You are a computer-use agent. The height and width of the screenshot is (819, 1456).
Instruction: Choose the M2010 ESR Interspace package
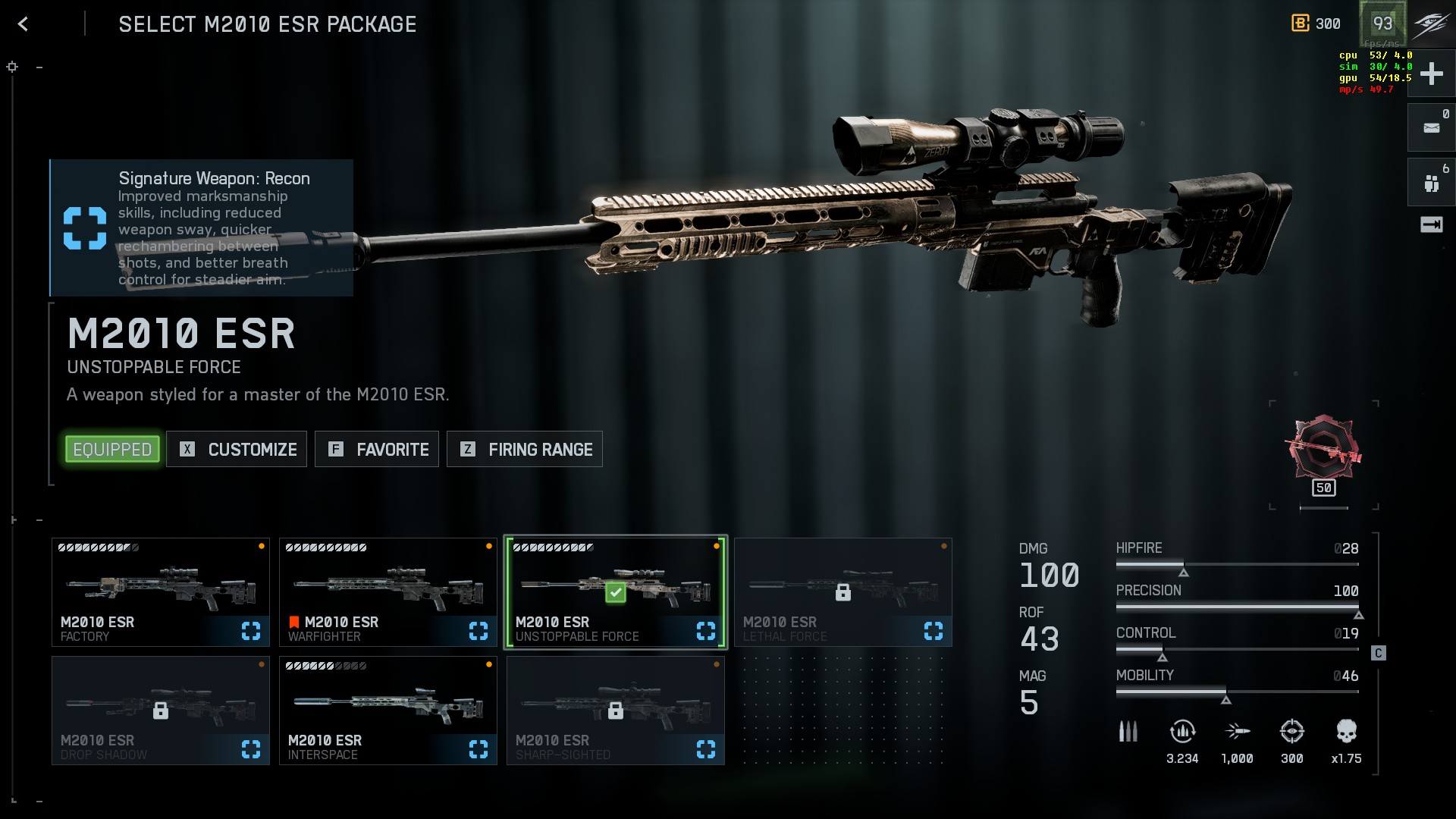tap(388, 711)
